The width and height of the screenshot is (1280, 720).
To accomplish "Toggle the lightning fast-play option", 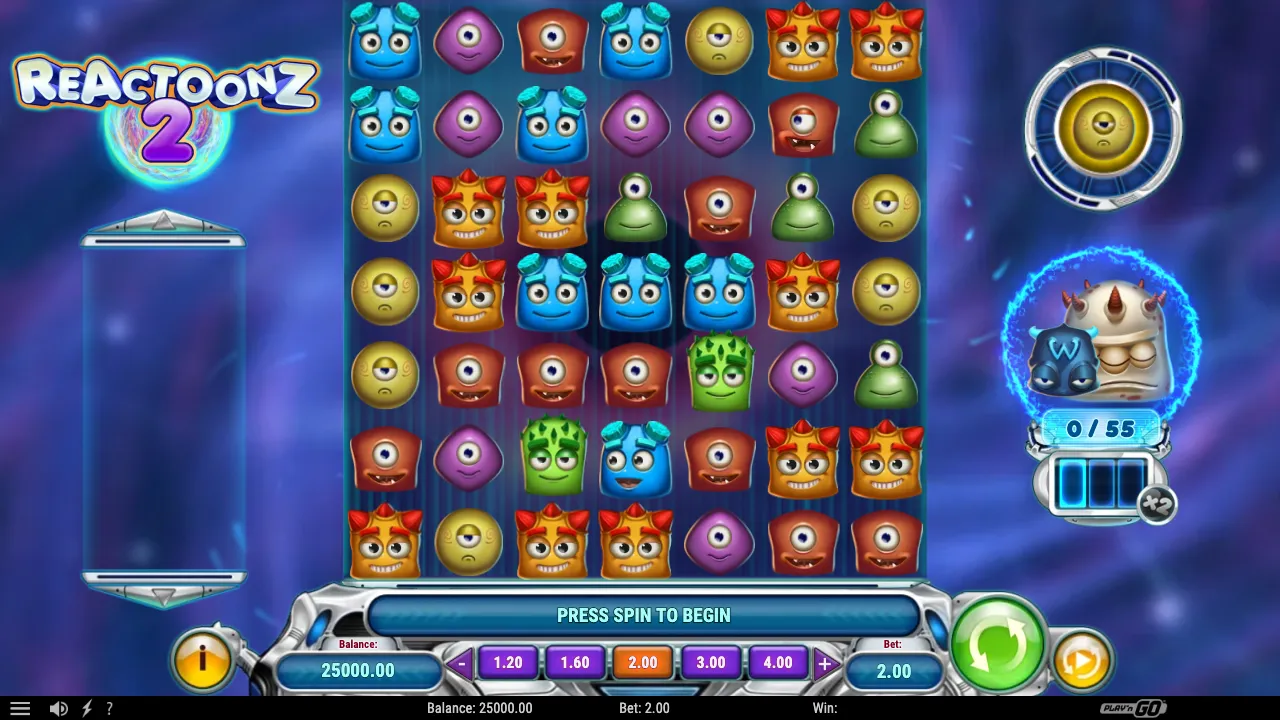I will [x=86, y=708].
